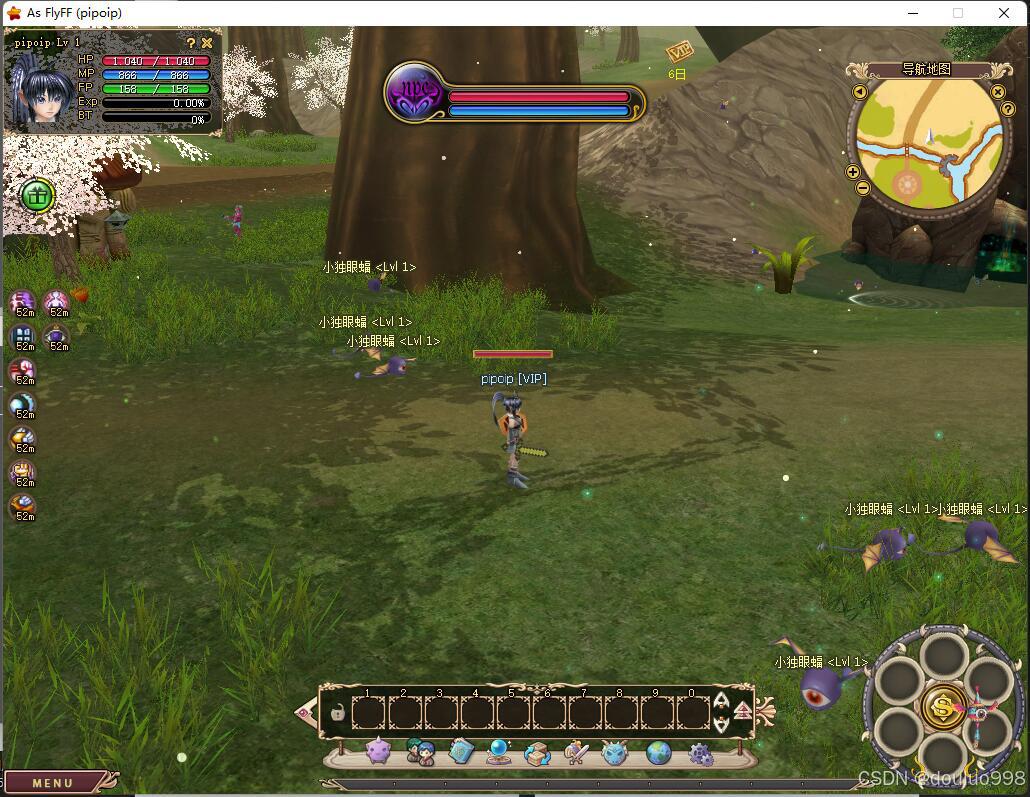The image size is (1030, 797).
Task: Click the blue crystal ball icon
Action: click(x=498, y=752)
